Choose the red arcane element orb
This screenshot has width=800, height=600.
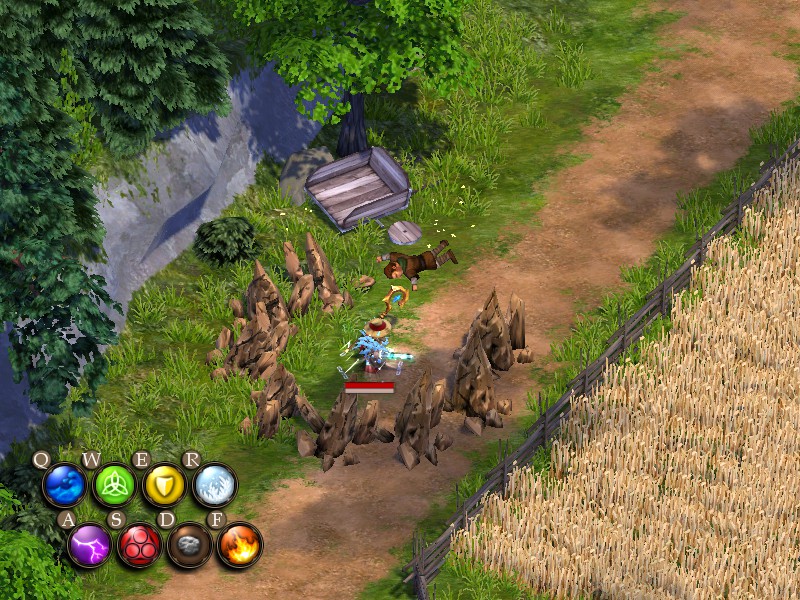[x=140, y=545]
